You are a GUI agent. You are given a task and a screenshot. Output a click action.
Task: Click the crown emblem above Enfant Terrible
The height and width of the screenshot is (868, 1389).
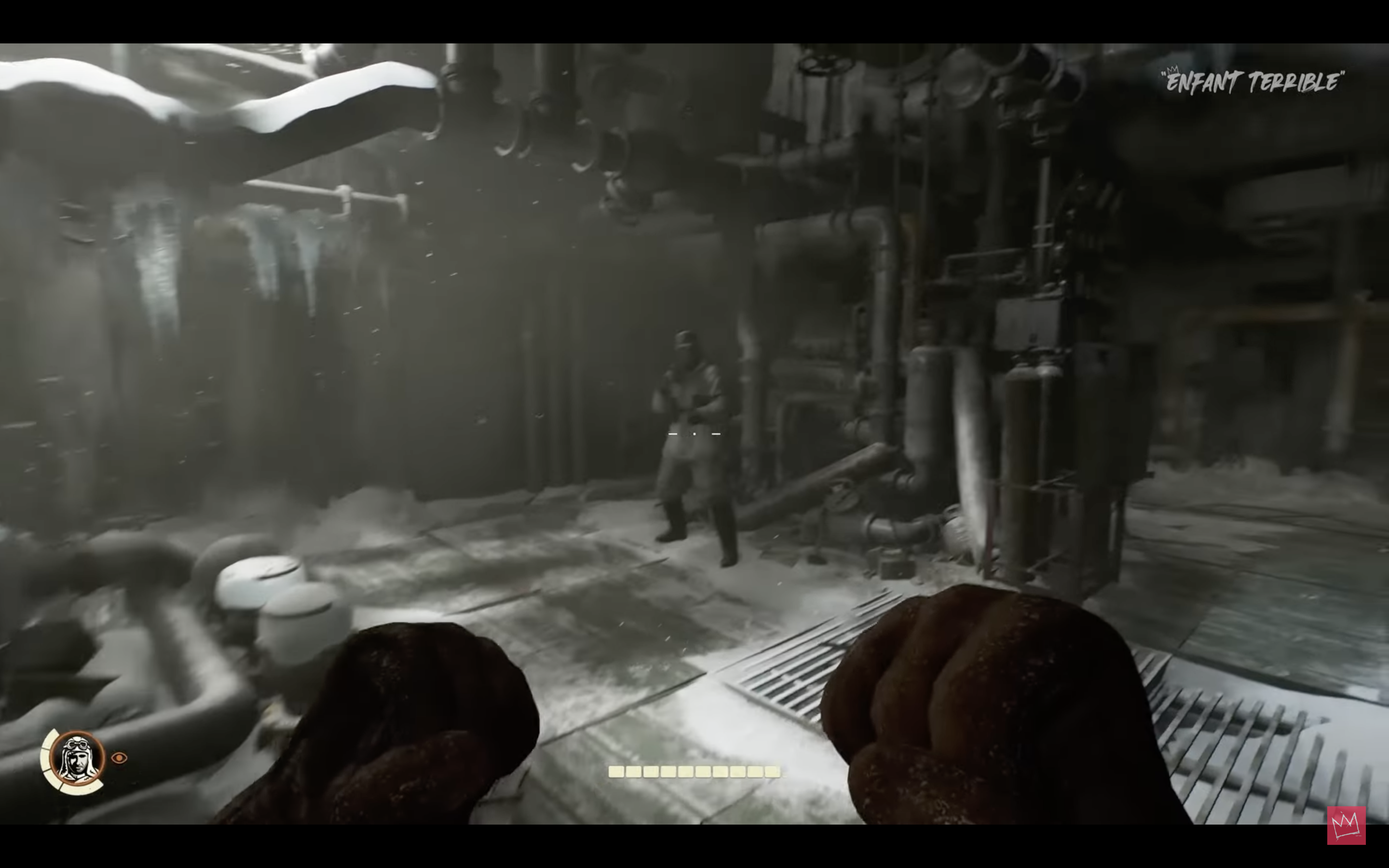tap(1172, 69)
